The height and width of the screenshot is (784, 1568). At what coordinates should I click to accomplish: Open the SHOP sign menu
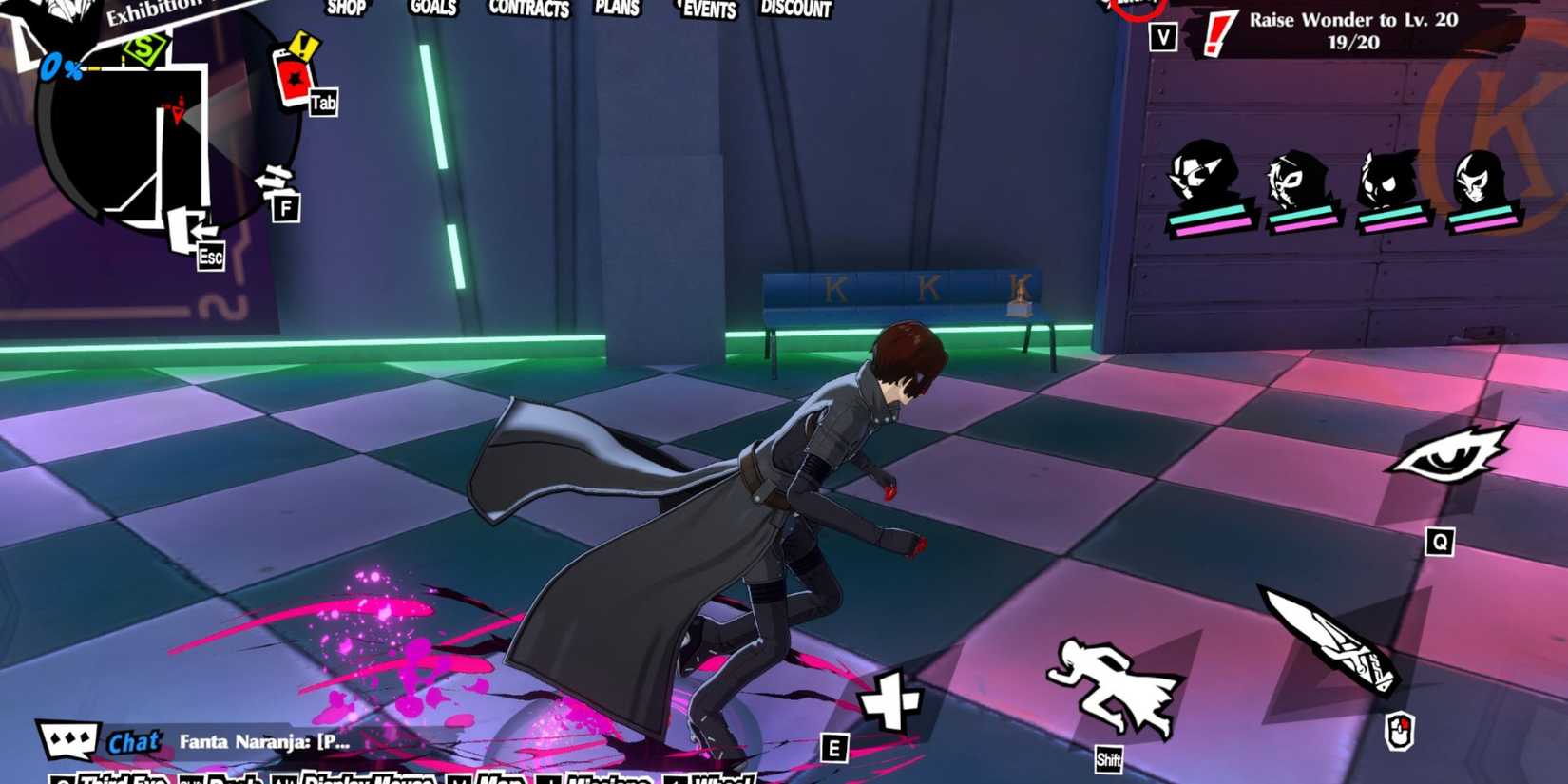click(346, 10)
